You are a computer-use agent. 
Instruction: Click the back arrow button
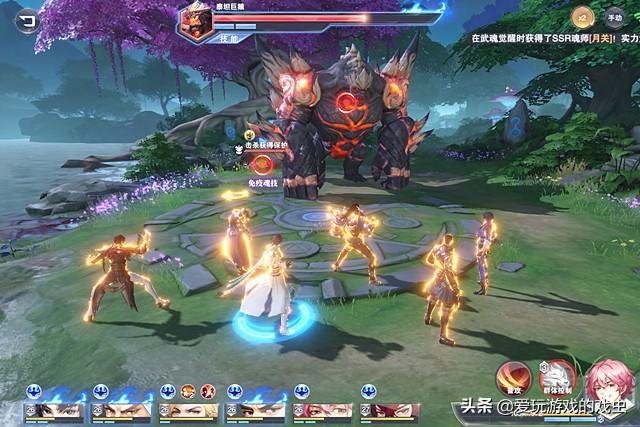tap(26, 16)
